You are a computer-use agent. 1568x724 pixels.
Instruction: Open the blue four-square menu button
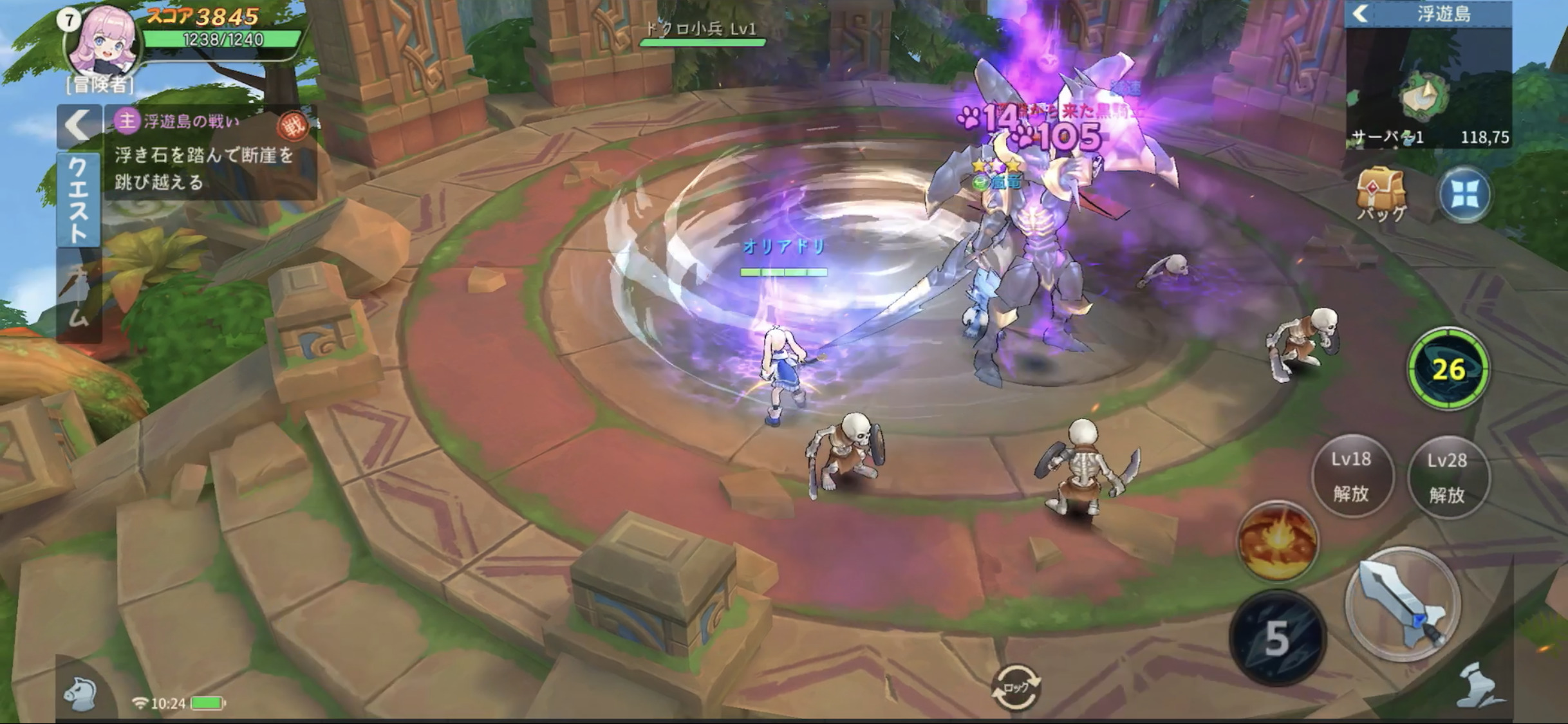click(x=1464, y=196)
